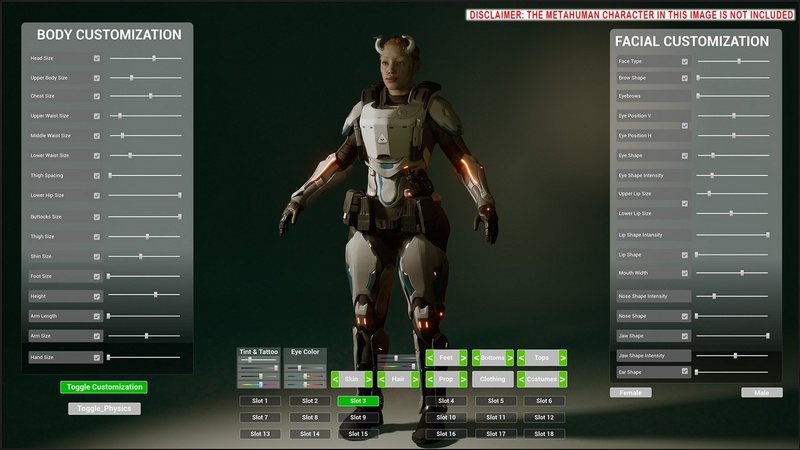This screenshot has height=450, width=800.
Task: Toggle the Head Size checkbox
Action: pyautogui.click(x=97, y=59)
